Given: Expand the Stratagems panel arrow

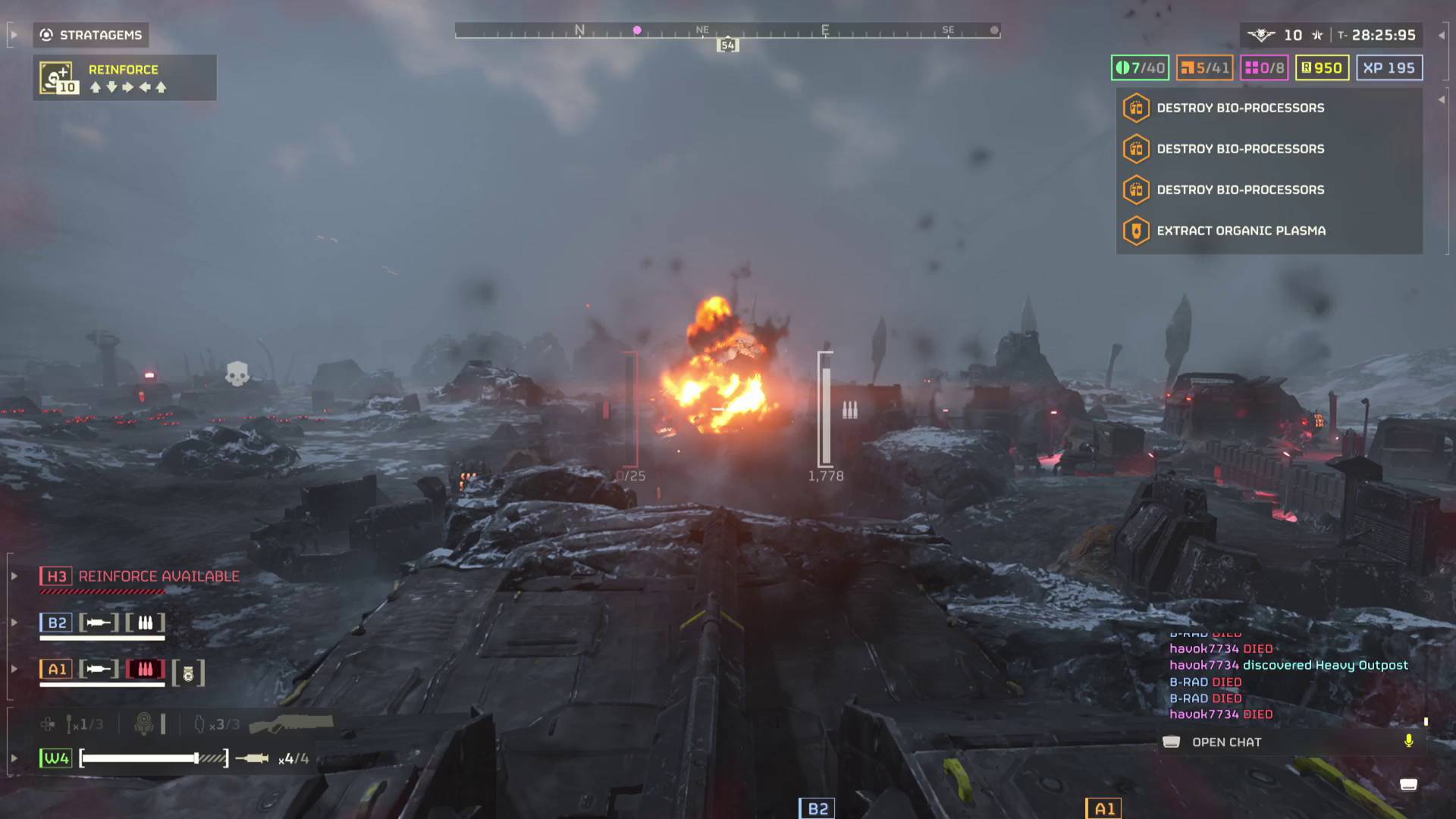Looking at the screenshot, I should click(x=13, y=35).
